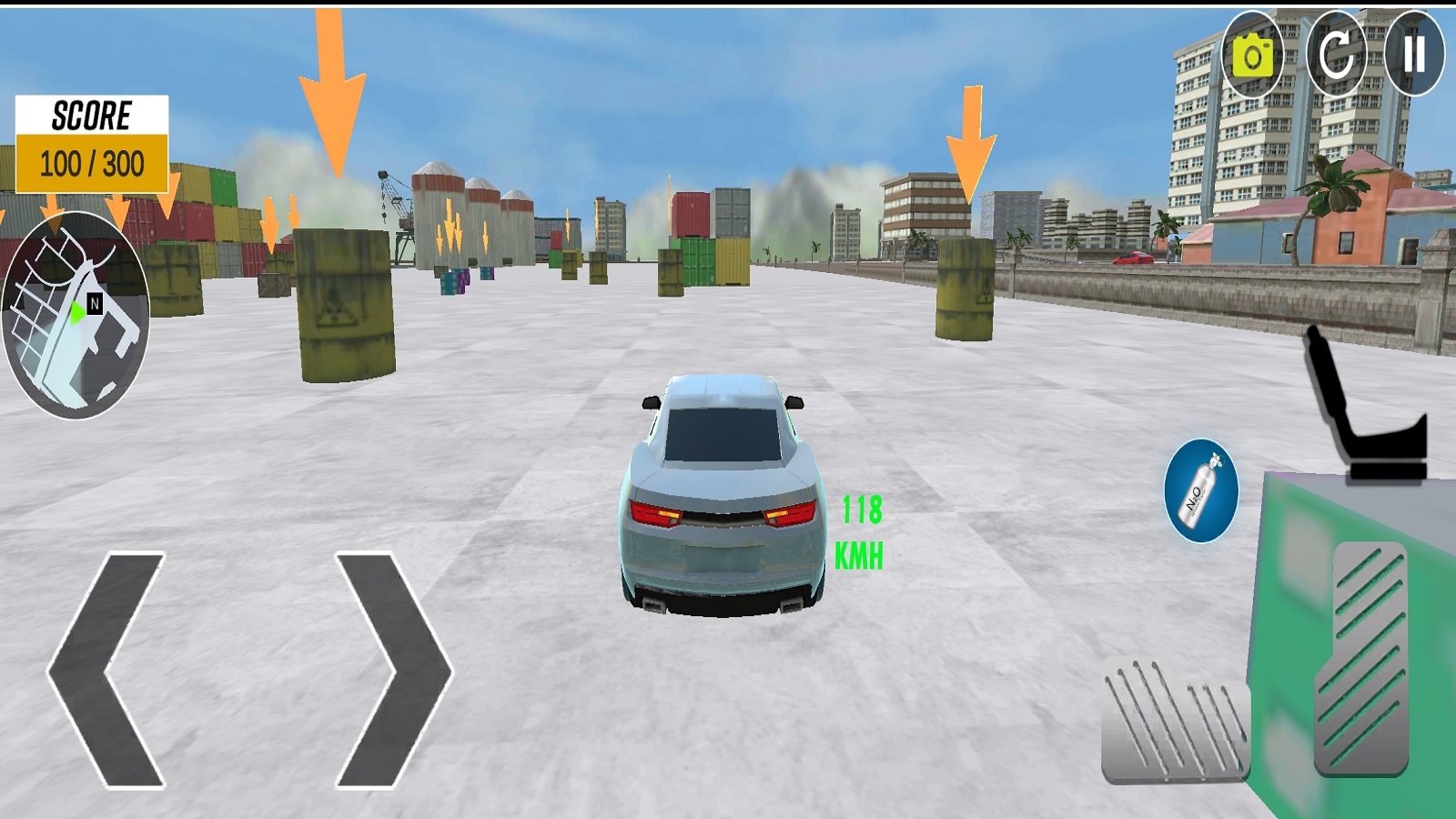
Task: Tap the pause bars in top-right corner
Action: pos(1417,55)
